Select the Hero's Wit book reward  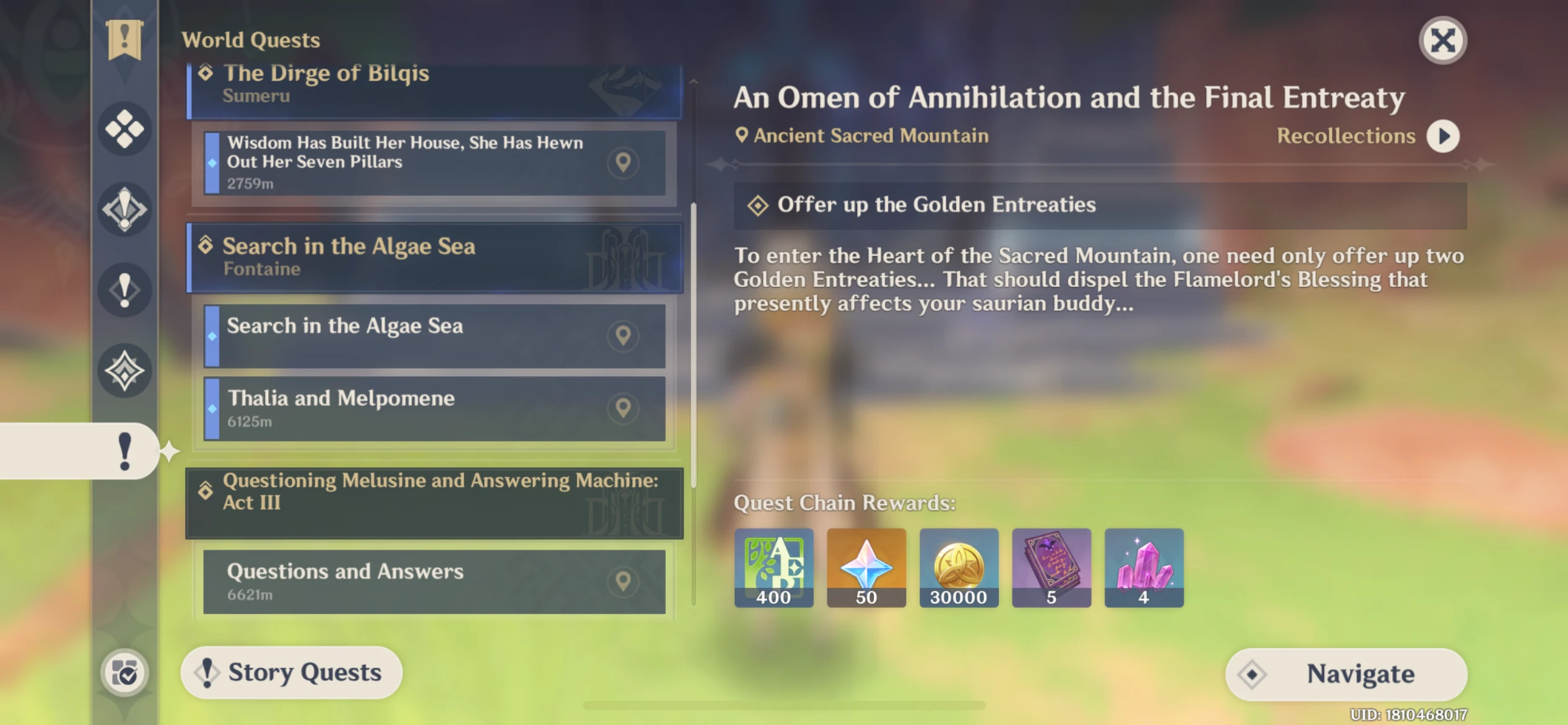pos(1052,567)
